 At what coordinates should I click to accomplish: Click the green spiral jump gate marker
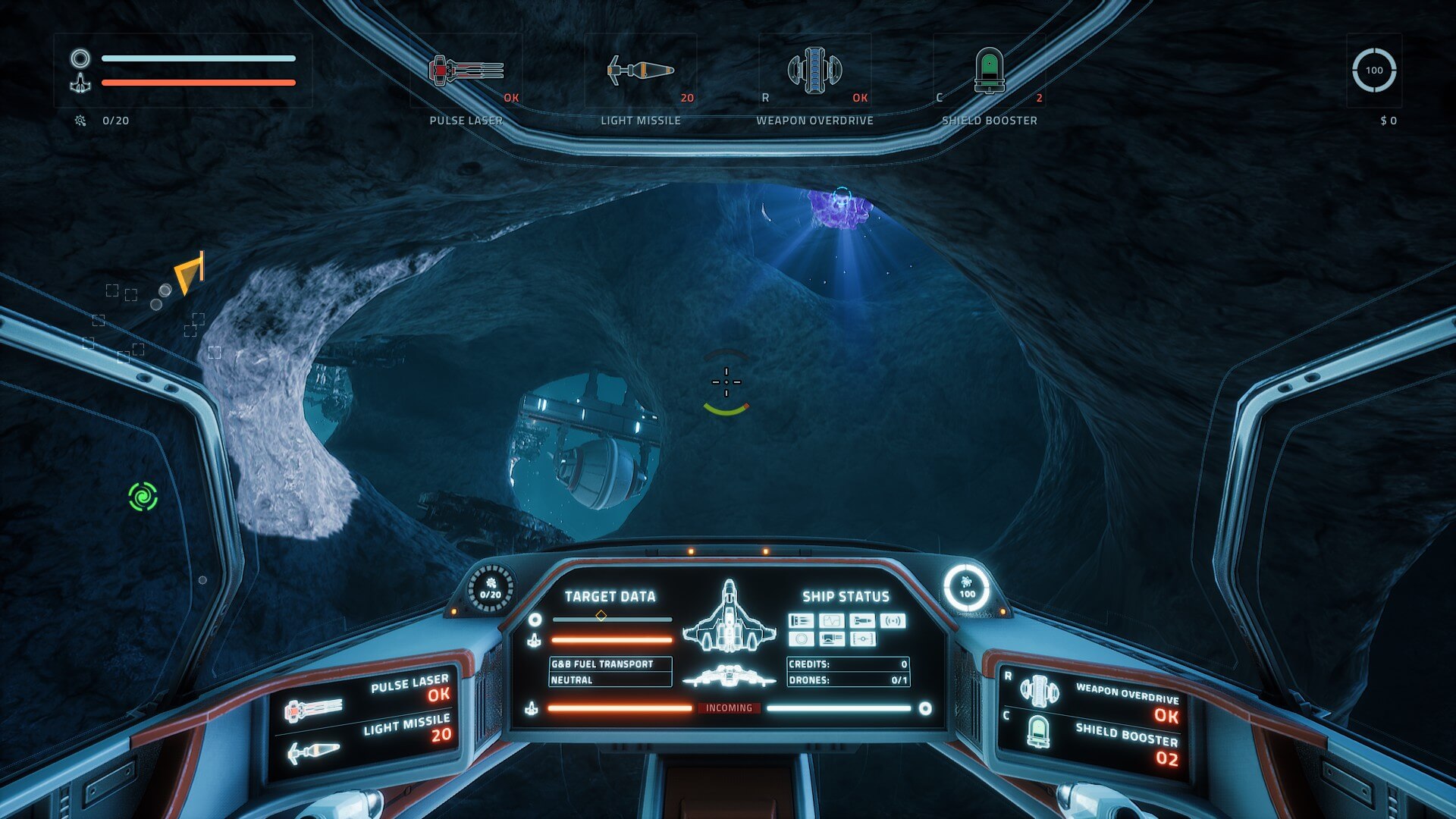143,497
